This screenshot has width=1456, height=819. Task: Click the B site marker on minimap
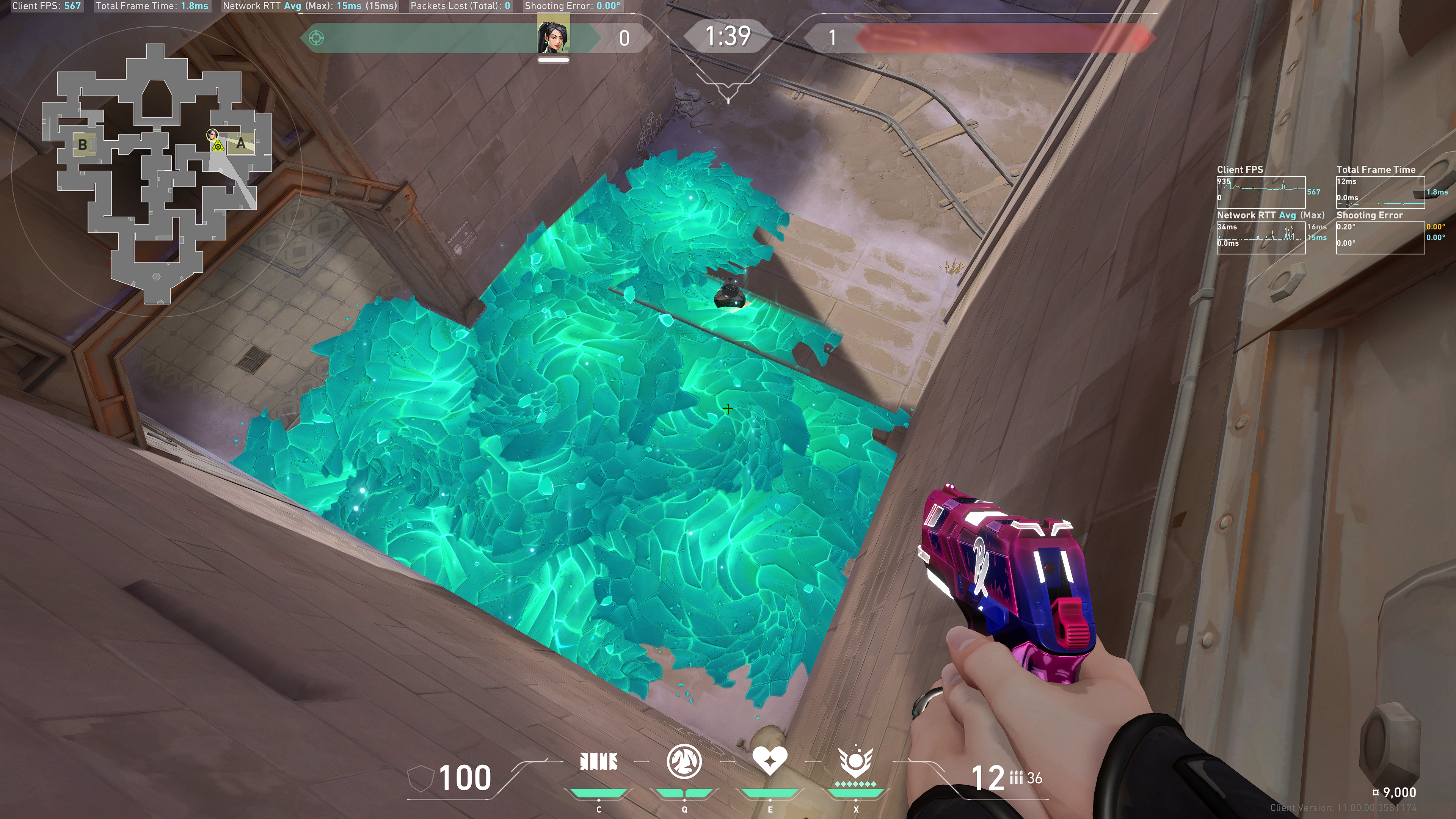83,144
